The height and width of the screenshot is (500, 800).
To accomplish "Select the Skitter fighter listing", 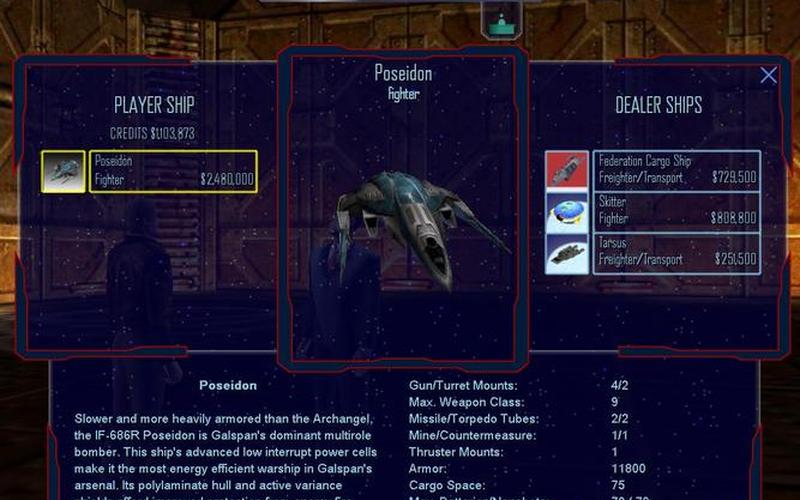I will click(x=677, y=210).
